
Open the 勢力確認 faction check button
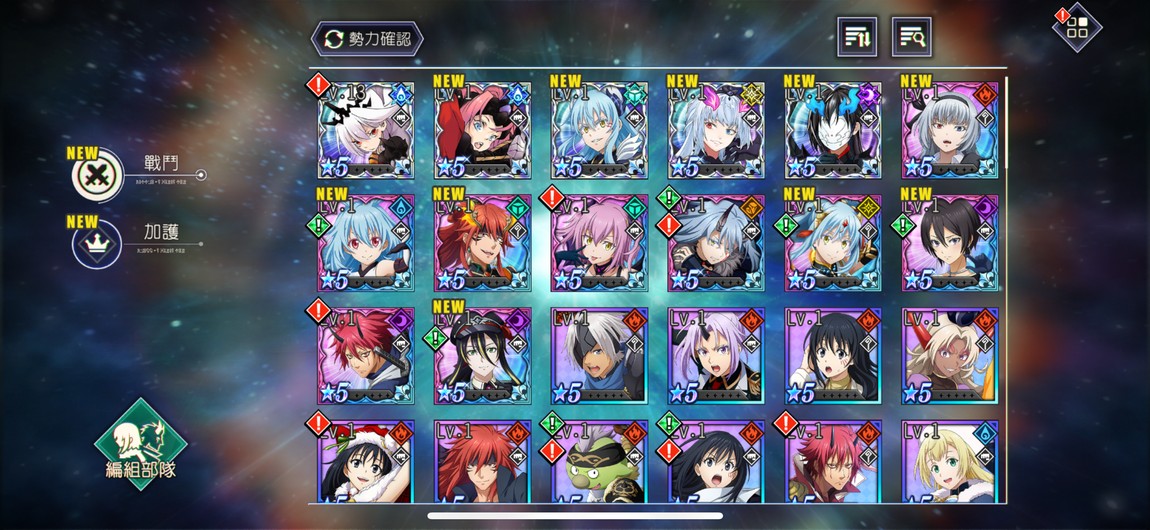[x=367, y=39]
